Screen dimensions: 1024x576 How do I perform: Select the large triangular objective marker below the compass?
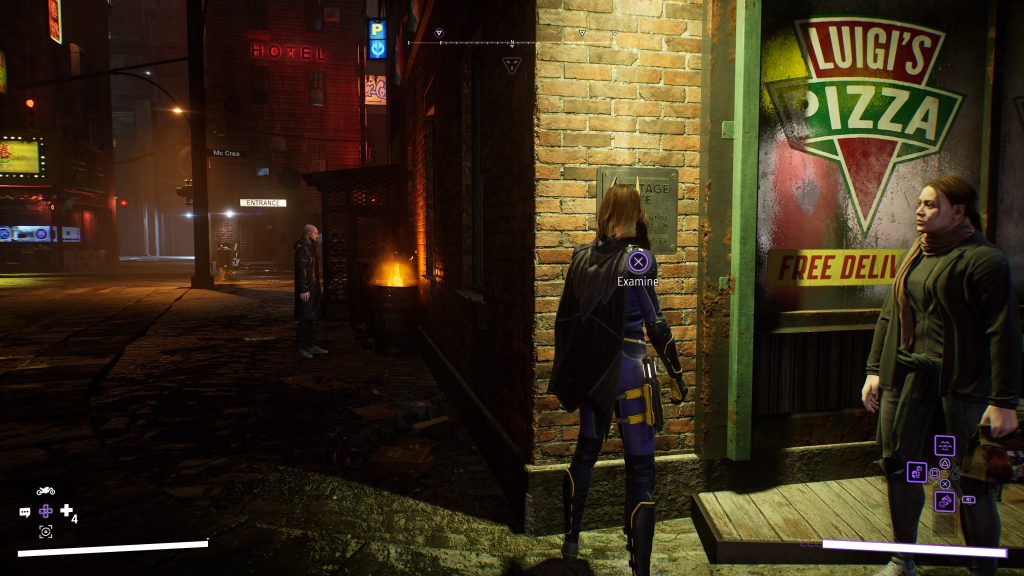click(511, 66)
